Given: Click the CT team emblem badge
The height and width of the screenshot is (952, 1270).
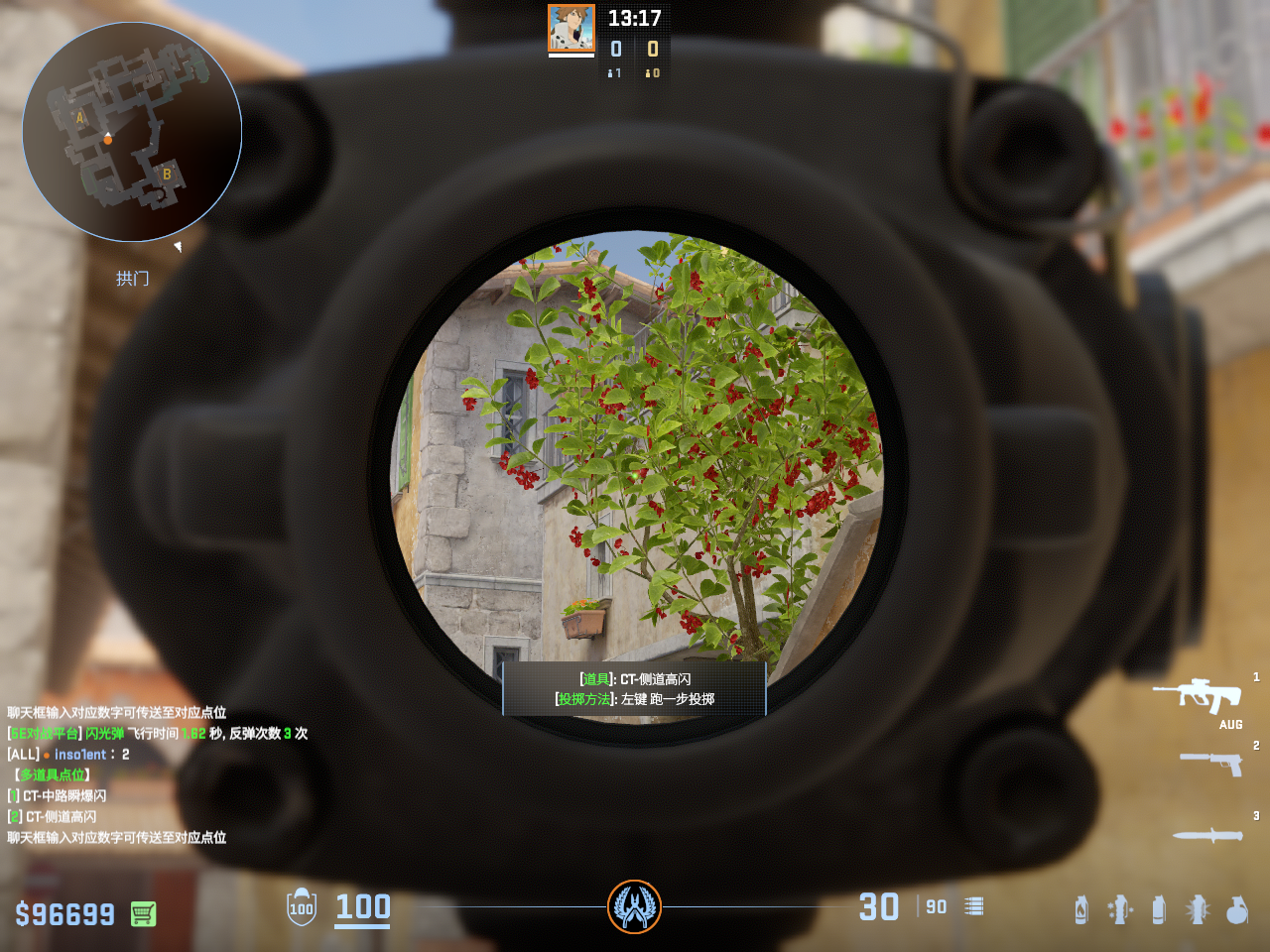Looking at the screenshot, I should point(634,906).
